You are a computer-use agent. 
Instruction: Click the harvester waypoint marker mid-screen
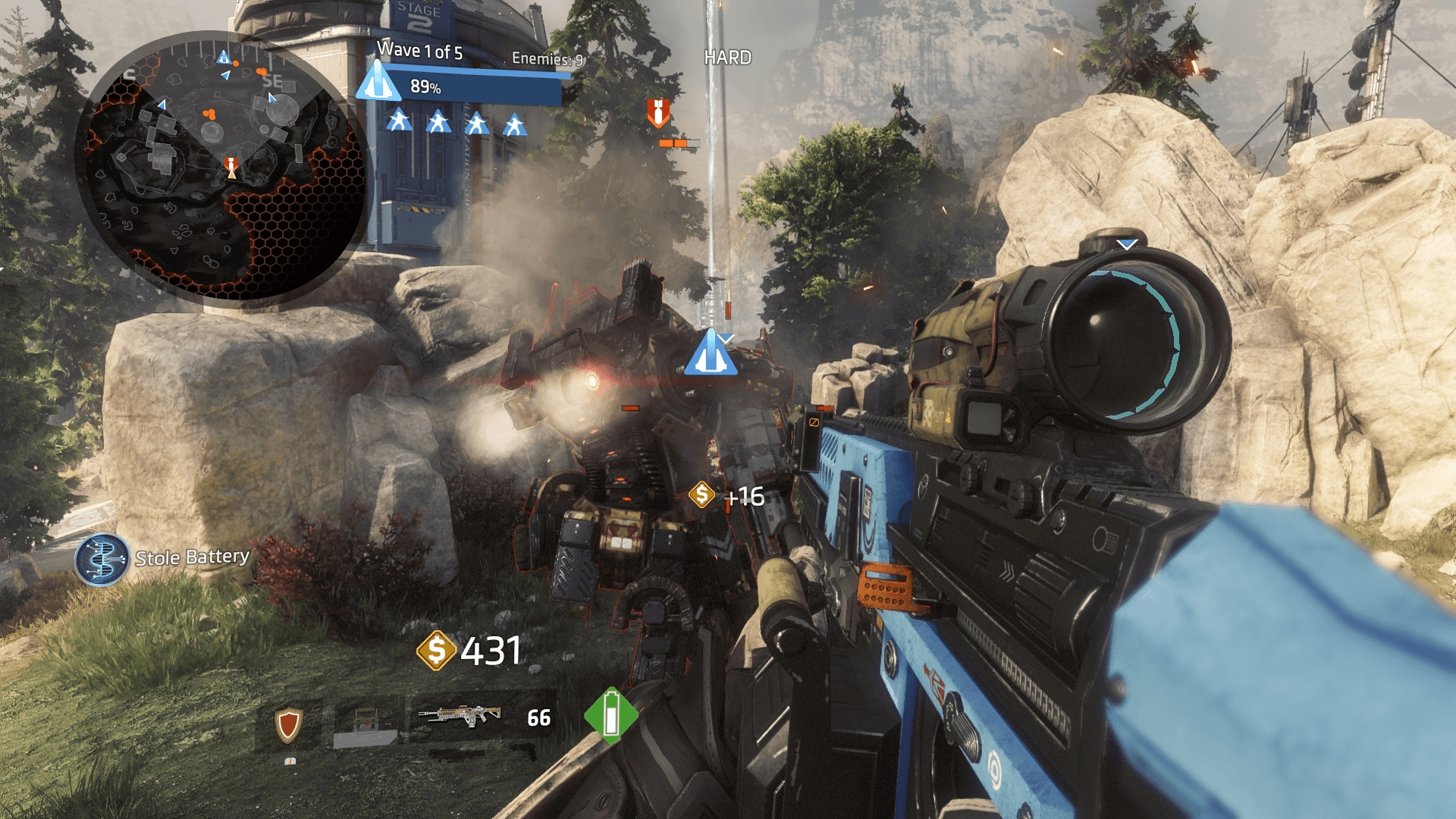click(x=710, y=353)
